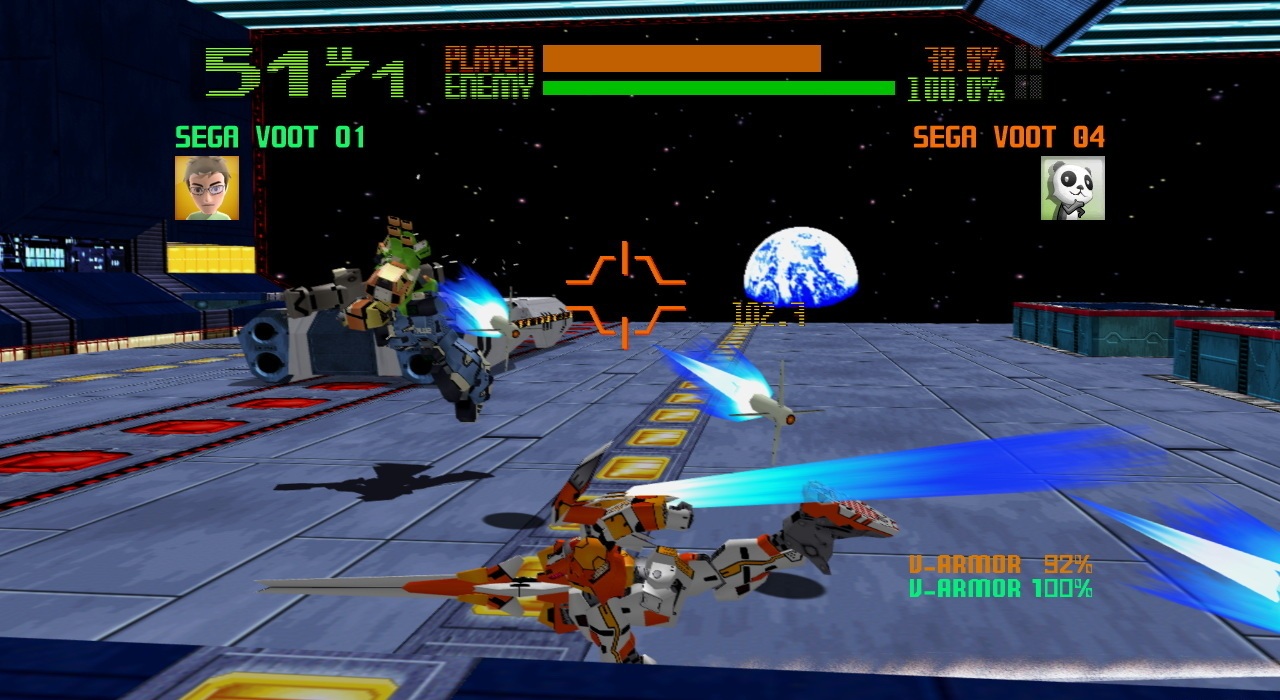Screen dimensions: 1280x700
Task: Select SEGA VOOT 04's panda avatar picture
Action: click(1072, 187)
